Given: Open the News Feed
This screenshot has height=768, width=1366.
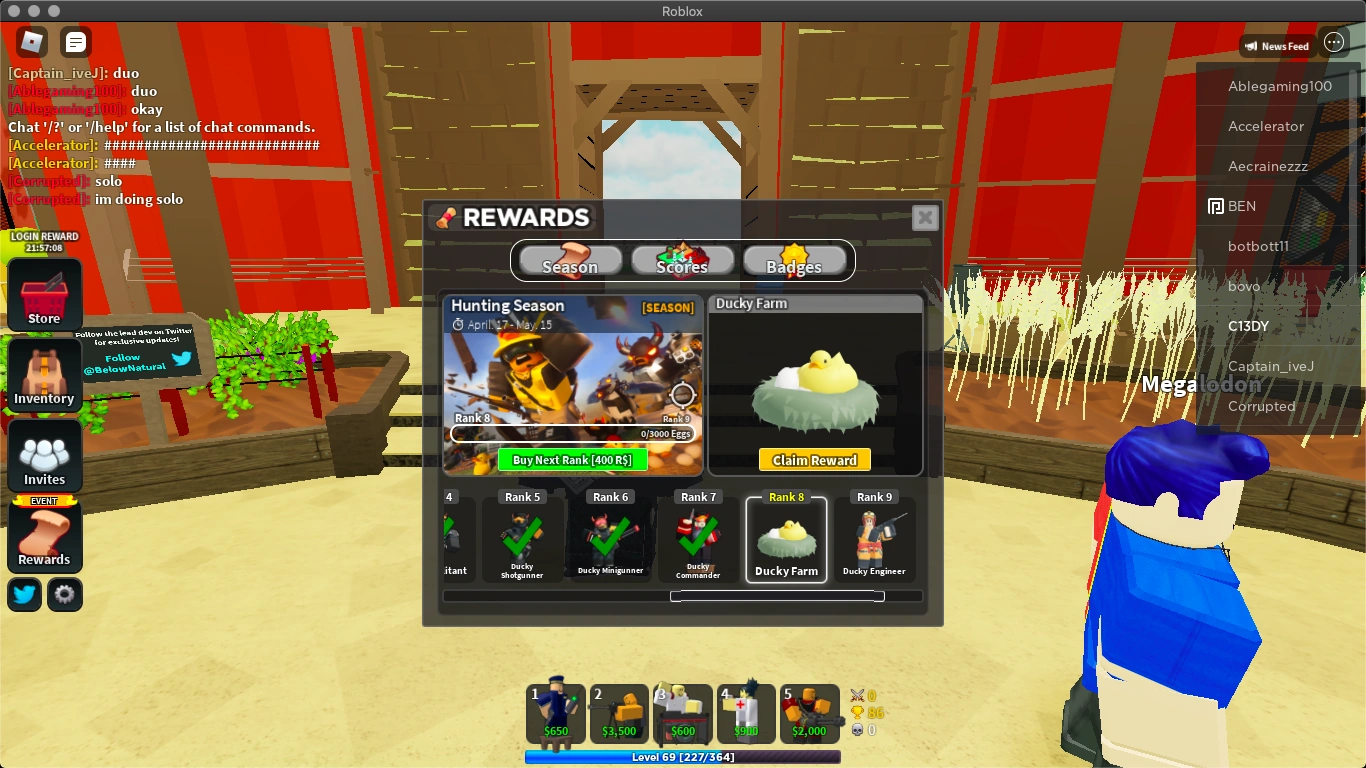Looking at the screenshot, I should [1277, 45].
